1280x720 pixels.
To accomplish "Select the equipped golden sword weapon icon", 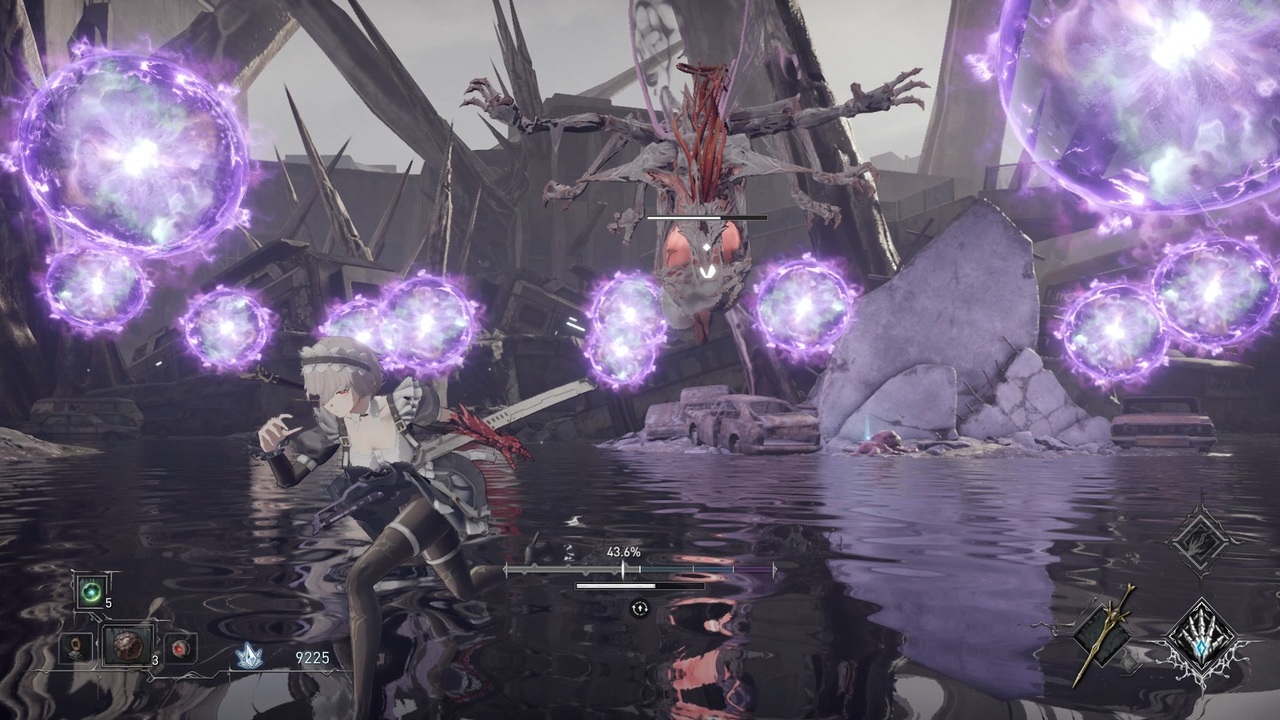I will pos(1103,634).
